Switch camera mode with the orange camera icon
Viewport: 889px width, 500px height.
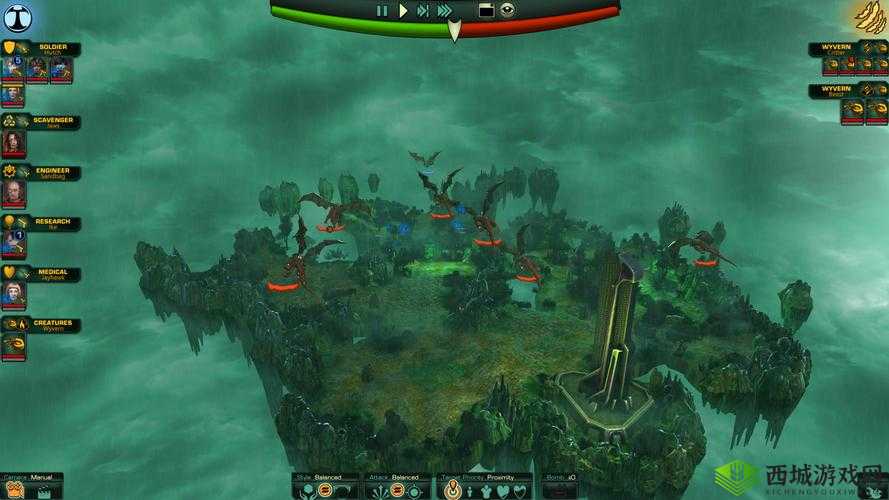tap(14, 491)
